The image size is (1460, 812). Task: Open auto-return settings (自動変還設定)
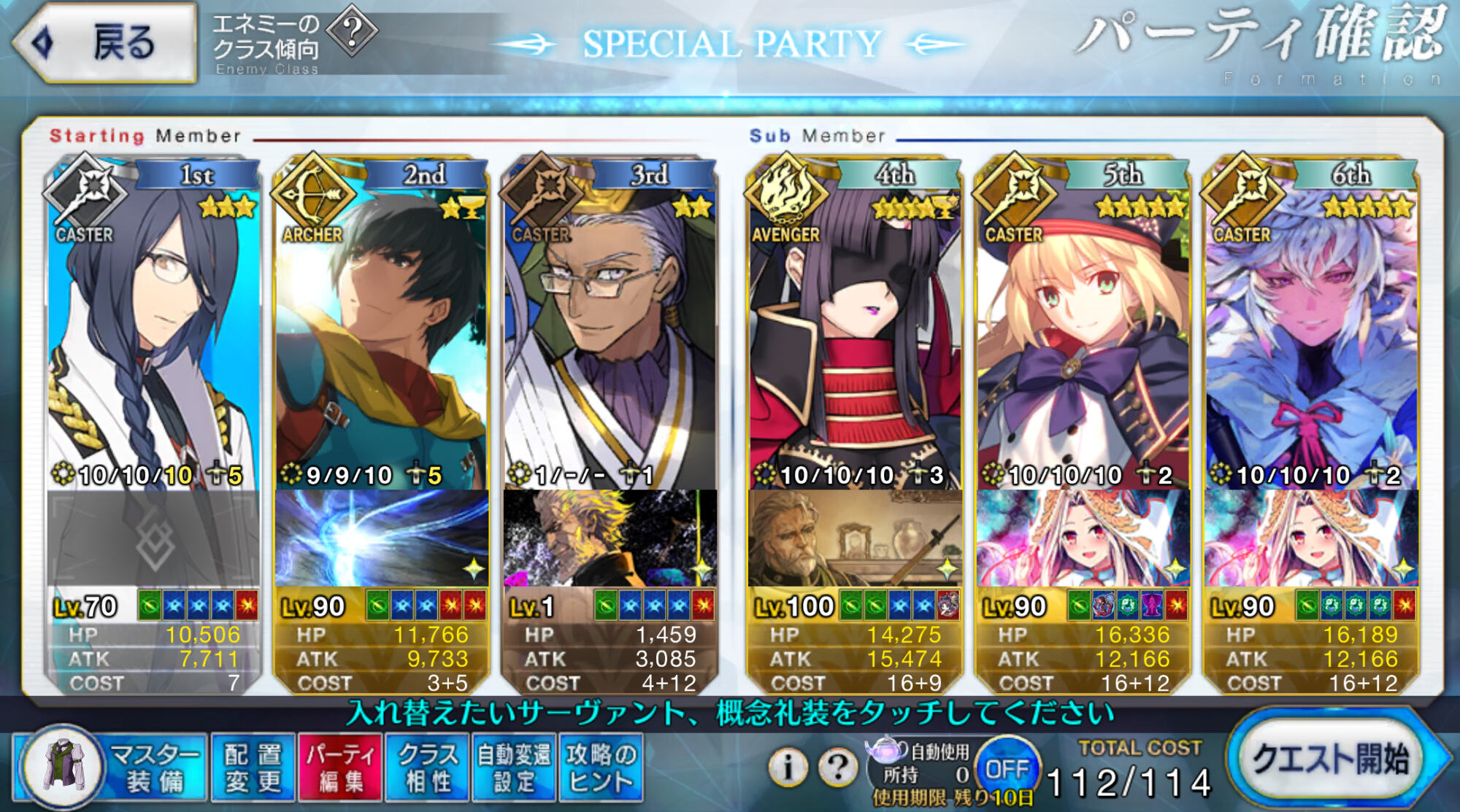click(514, 767)
